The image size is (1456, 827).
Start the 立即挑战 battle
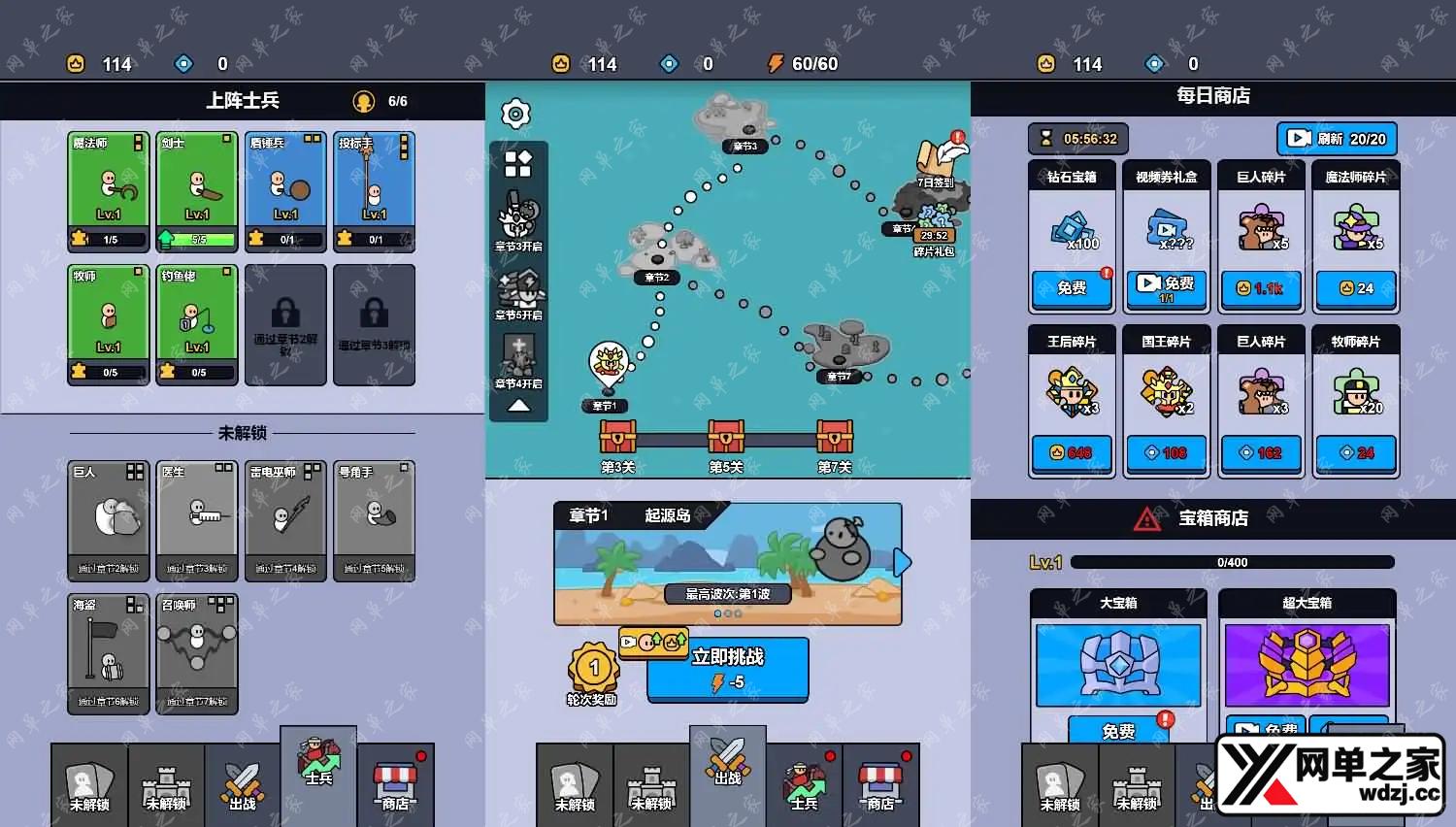[x=727, y=668]
